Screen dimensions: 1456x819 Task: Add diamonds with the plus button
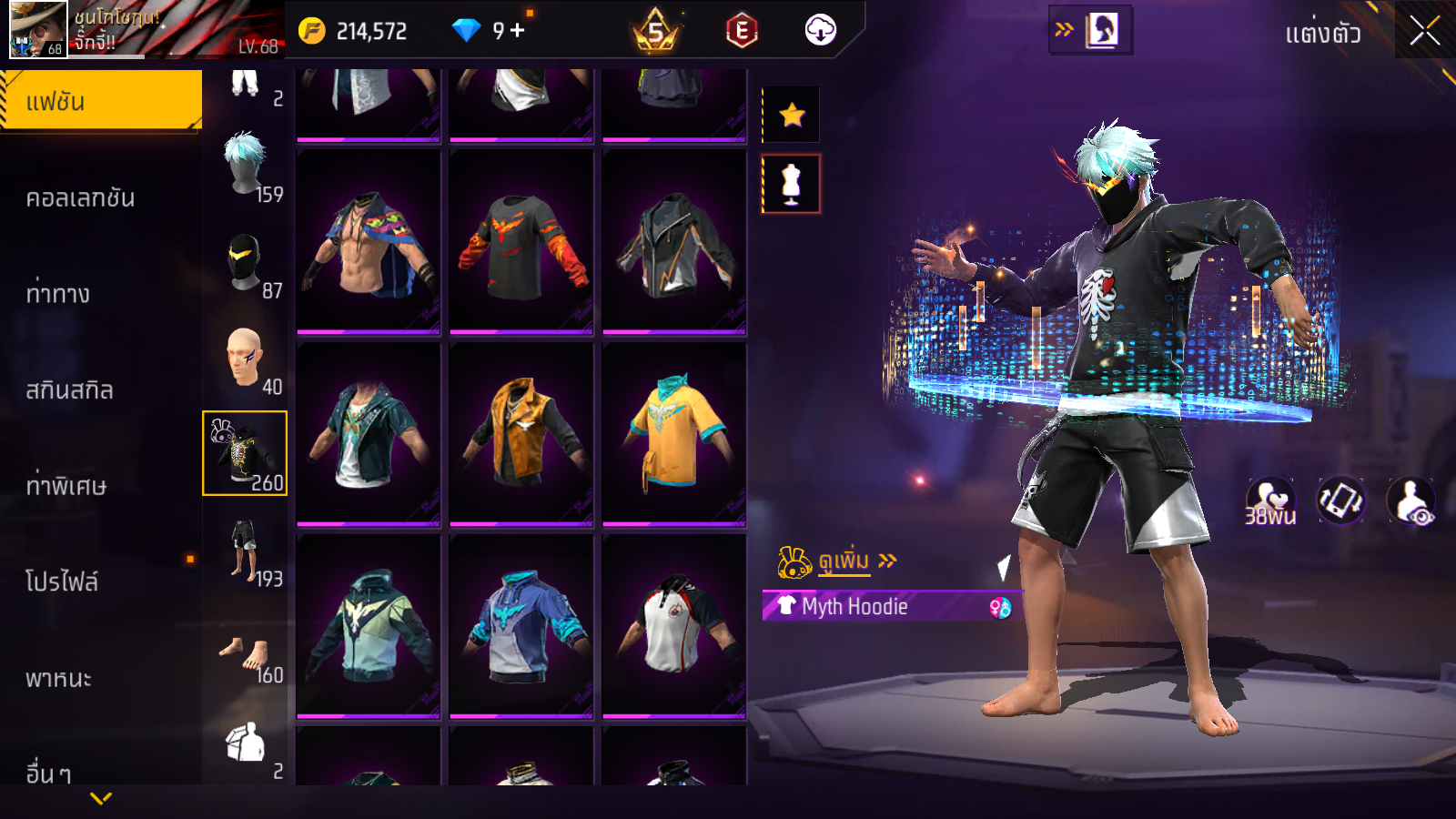click(518, 30)
